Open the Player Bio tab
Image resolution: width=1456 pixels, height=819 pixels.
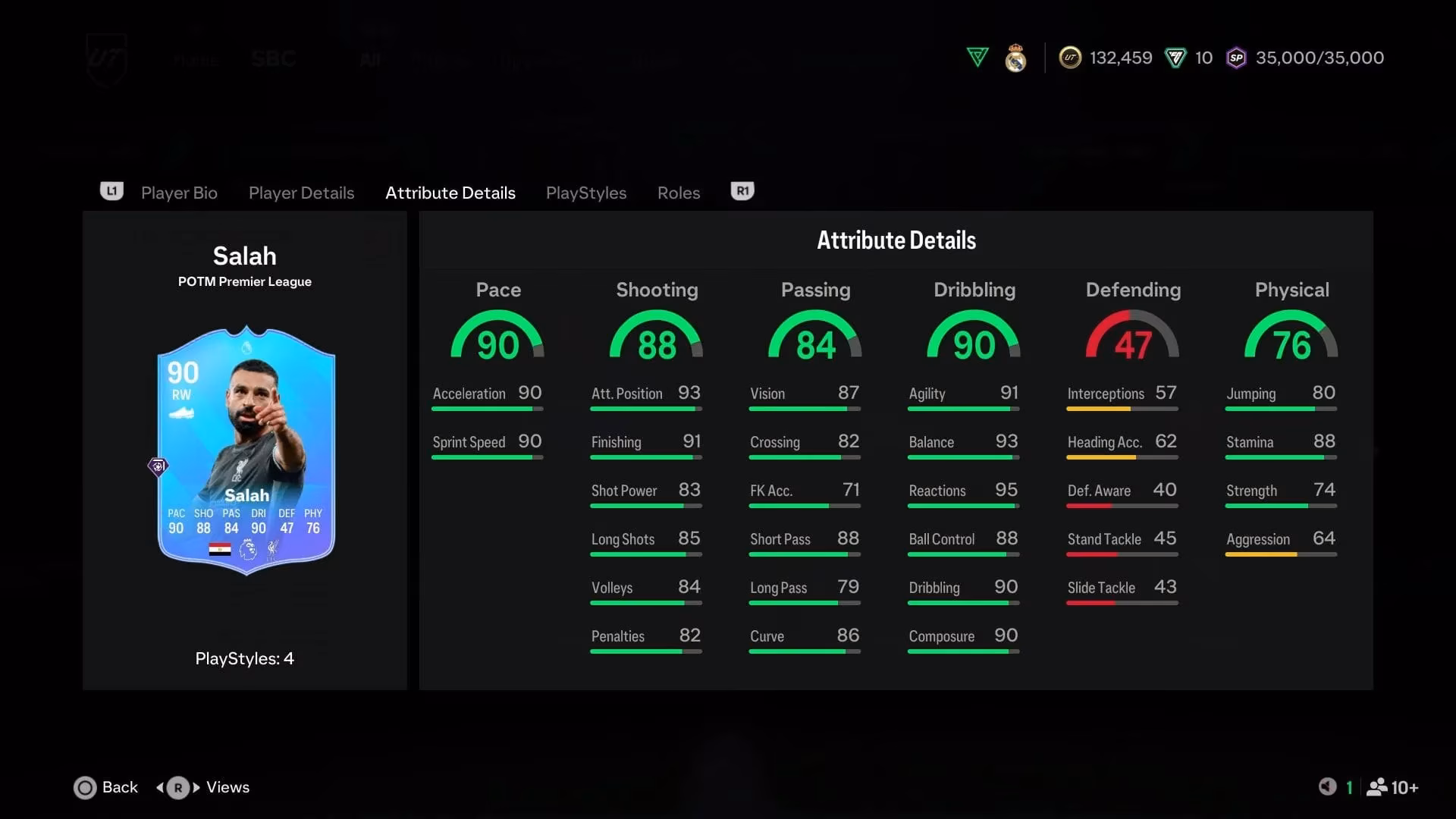(179, 193)
